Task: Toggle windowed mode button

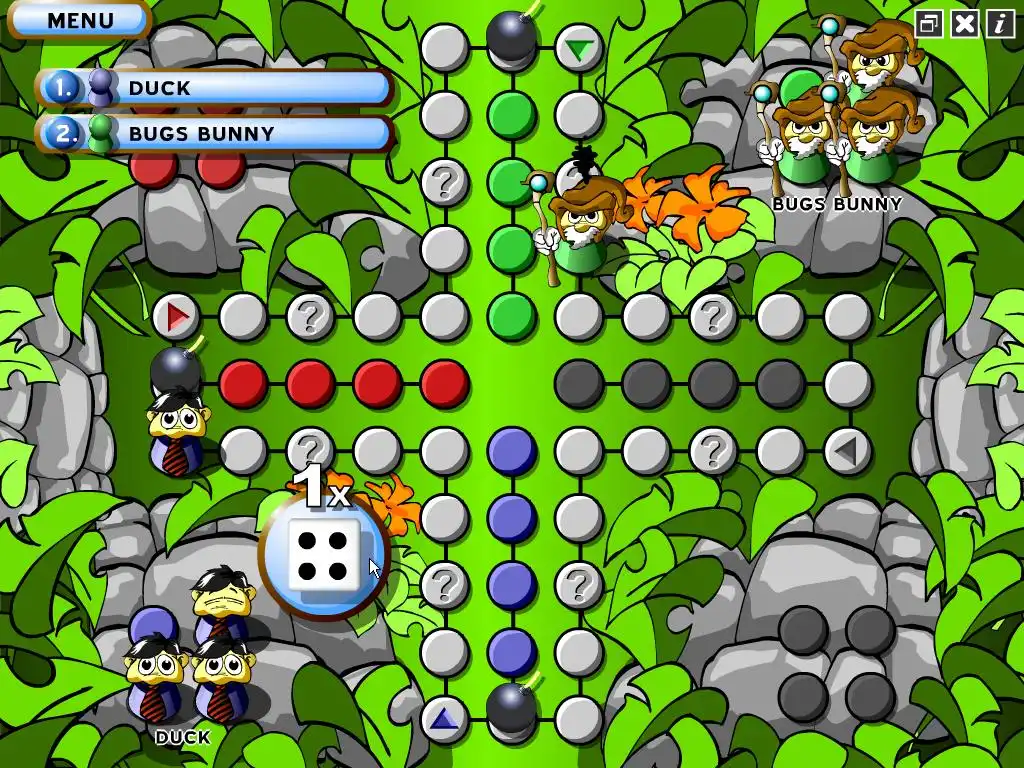Action: (929, 24)
